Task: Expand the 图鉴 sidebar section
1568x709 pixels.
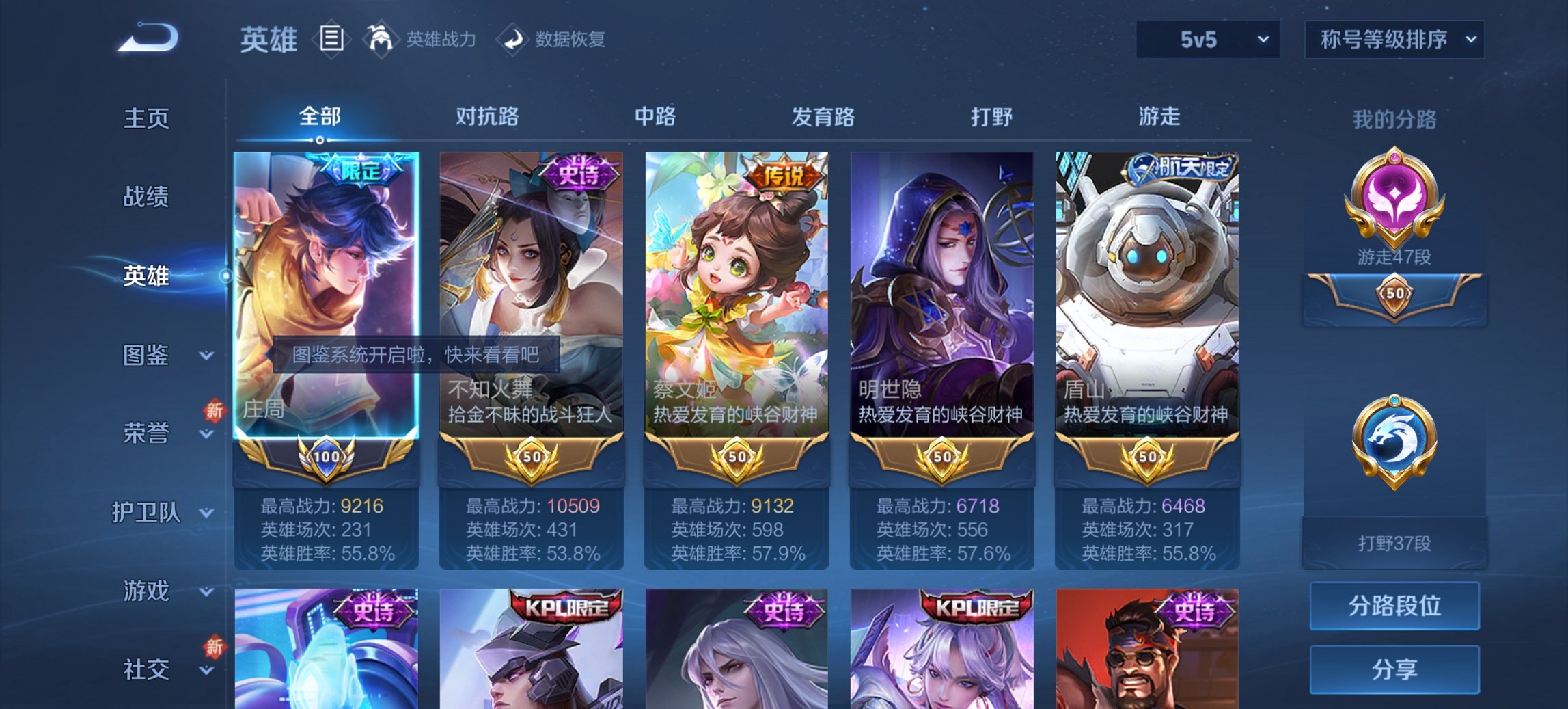Action: pyautogui.click(x=147, y=356)
